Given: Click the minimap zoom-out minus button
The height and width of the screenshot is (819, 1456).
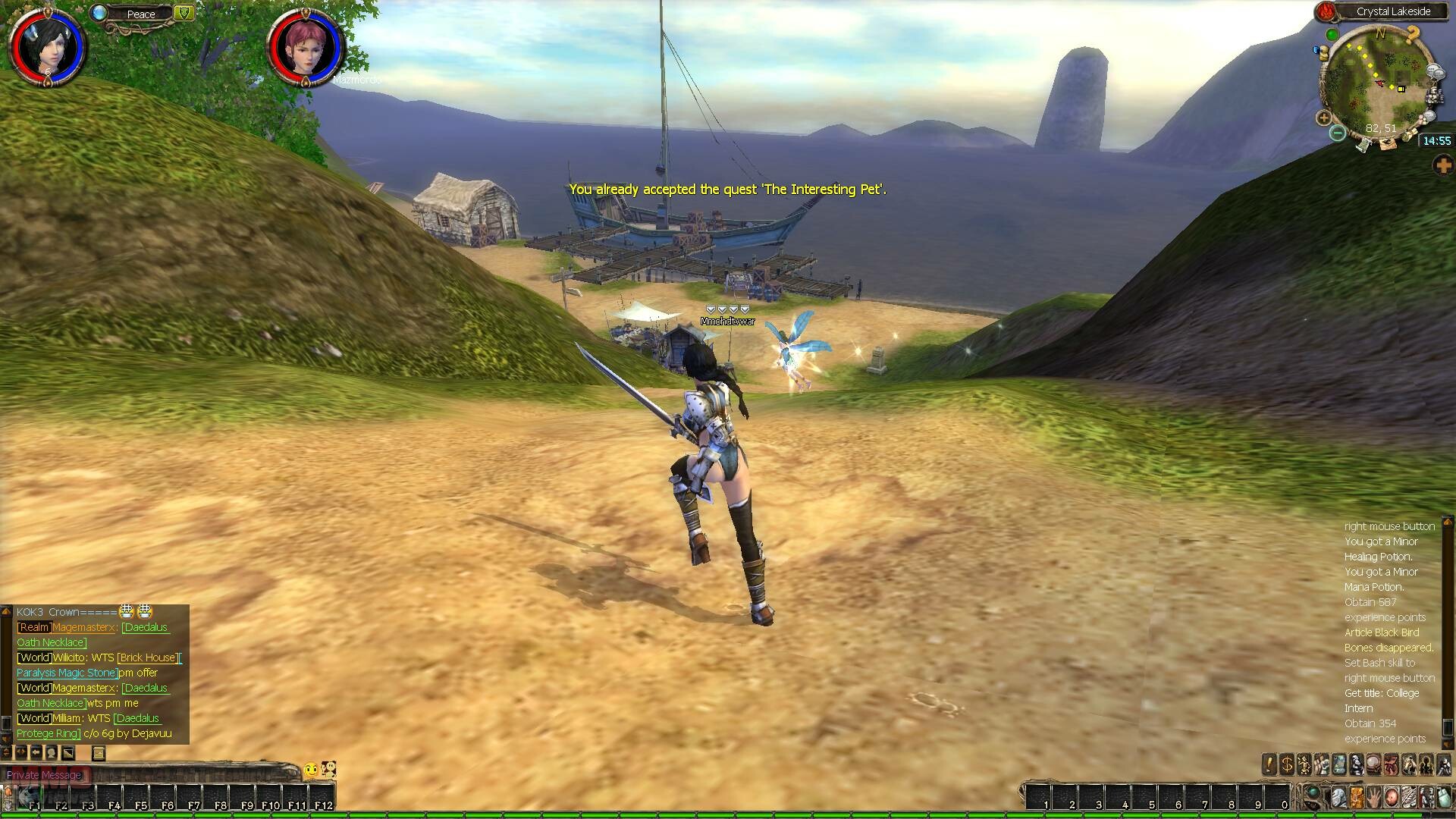Looking at the screenshot, I should [1338, 133].
